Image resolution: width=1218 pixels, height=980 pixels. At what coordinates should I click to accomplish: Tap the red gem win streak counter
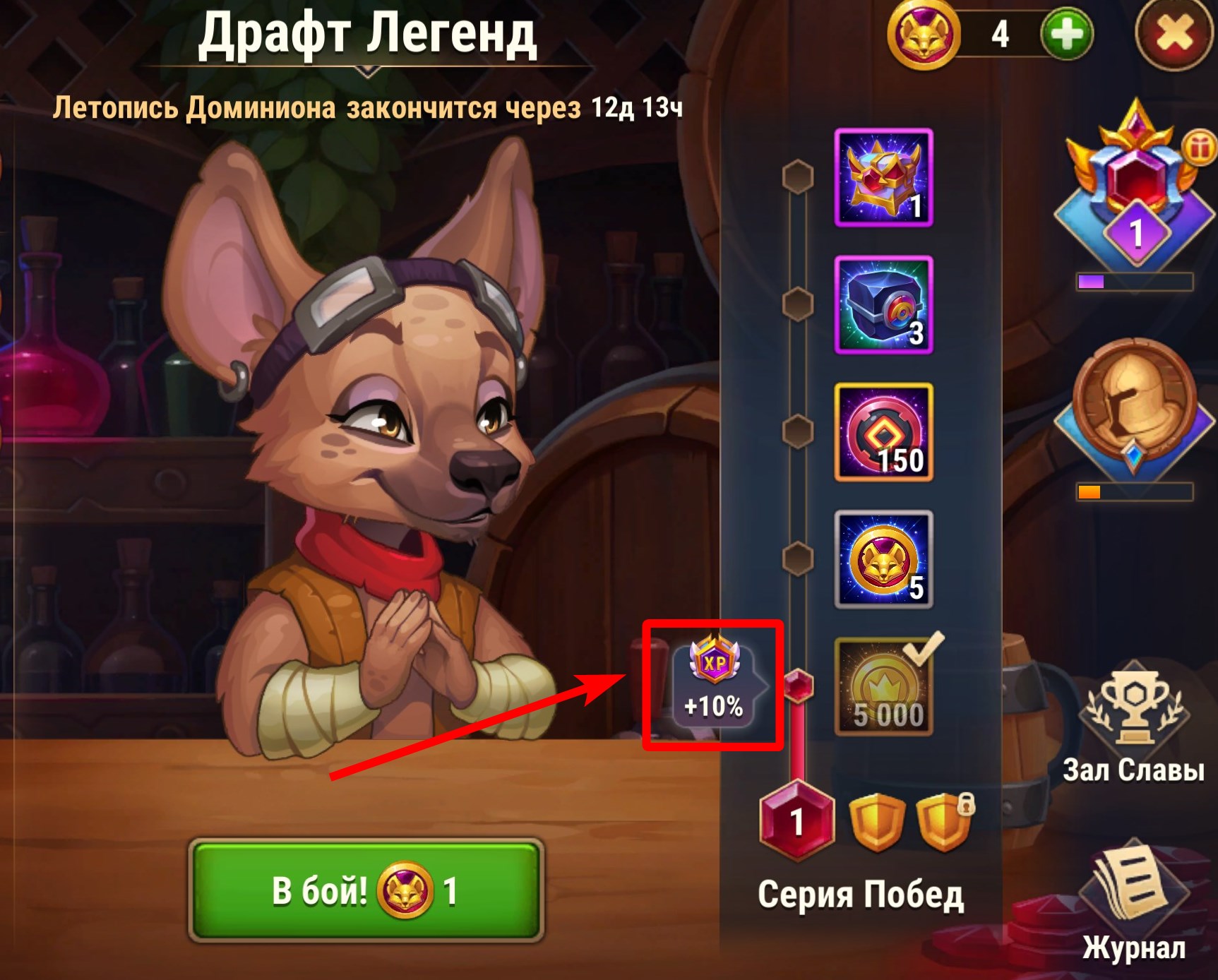pos(797,820)
